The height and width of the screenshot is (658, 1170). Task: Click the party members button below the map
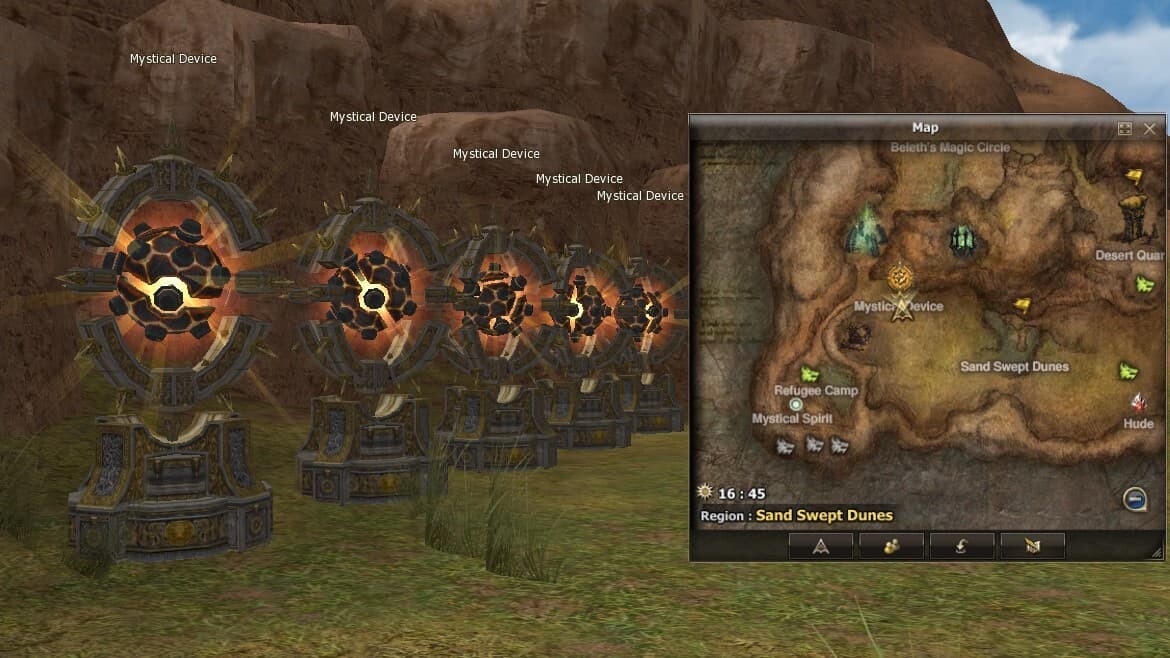pyautogui.click(x=891, y=545)
